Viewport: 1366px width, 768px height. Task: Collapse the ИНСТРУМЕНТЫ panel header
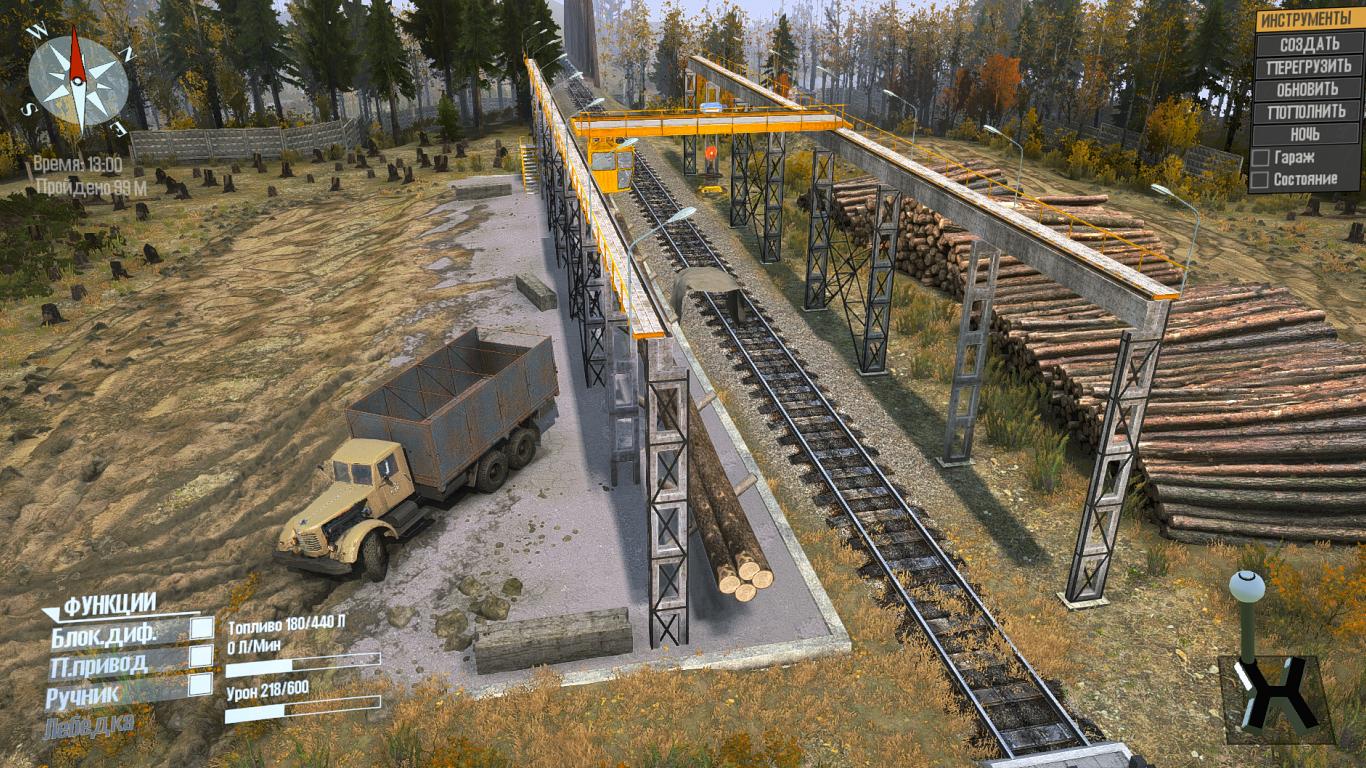[1309, 20]
